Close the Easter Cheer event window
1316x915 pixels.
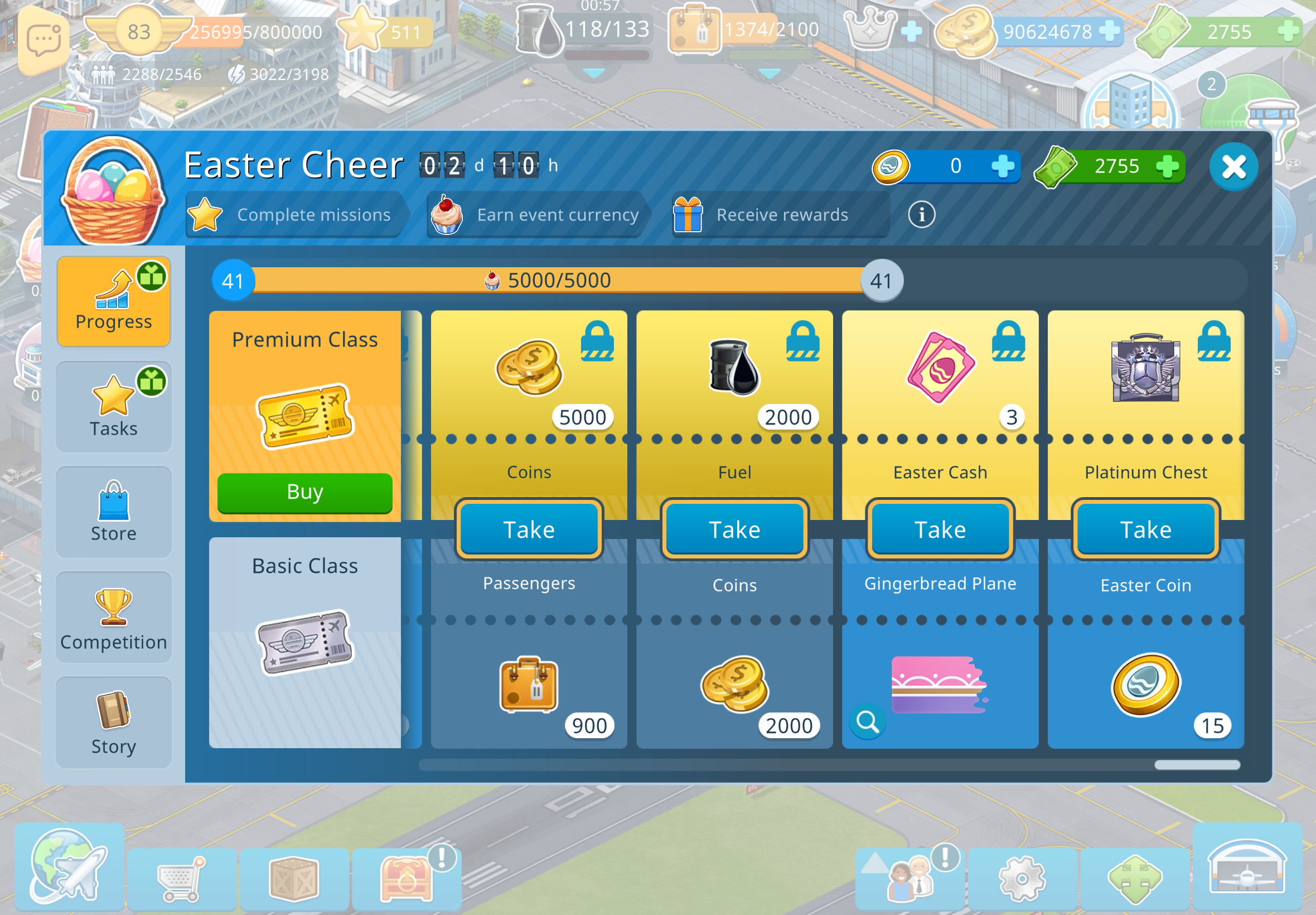[x=1233, y=167]
